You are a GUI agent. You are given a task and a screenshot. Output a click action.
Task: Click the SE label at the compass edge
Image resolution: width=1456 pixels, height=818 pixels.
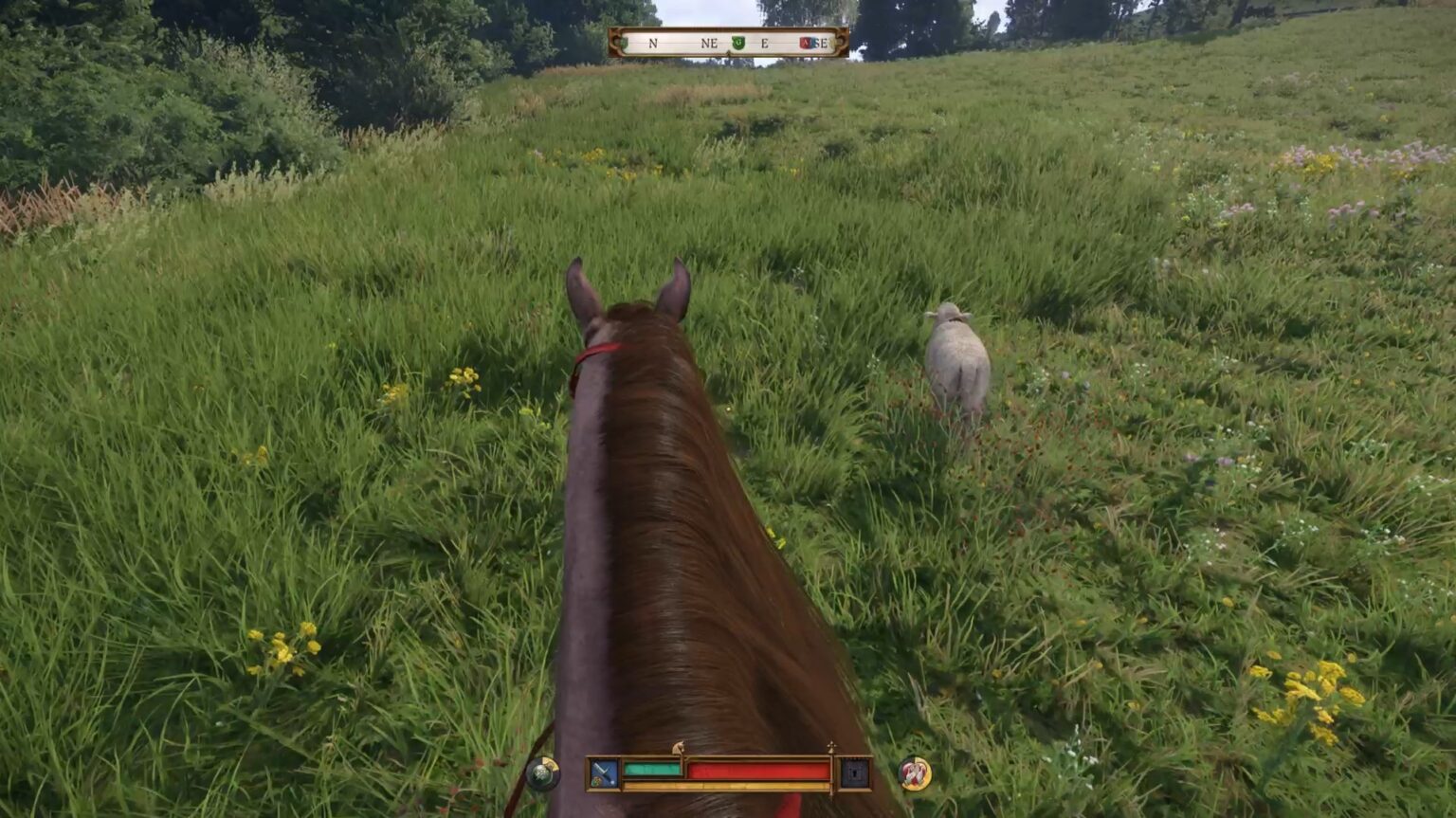(821, 42)
